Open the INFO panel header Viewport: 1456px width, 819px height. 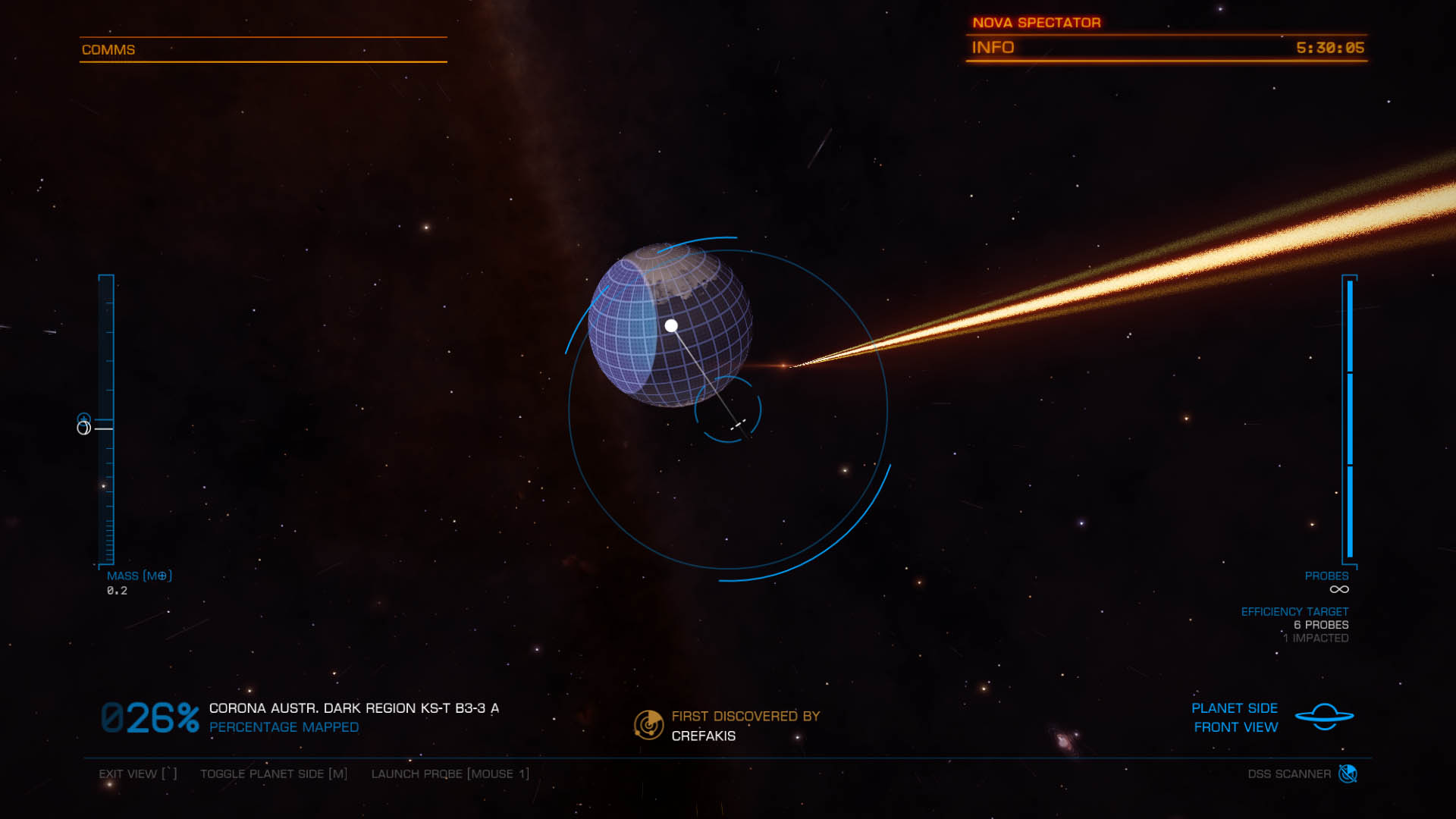[993, 48]
